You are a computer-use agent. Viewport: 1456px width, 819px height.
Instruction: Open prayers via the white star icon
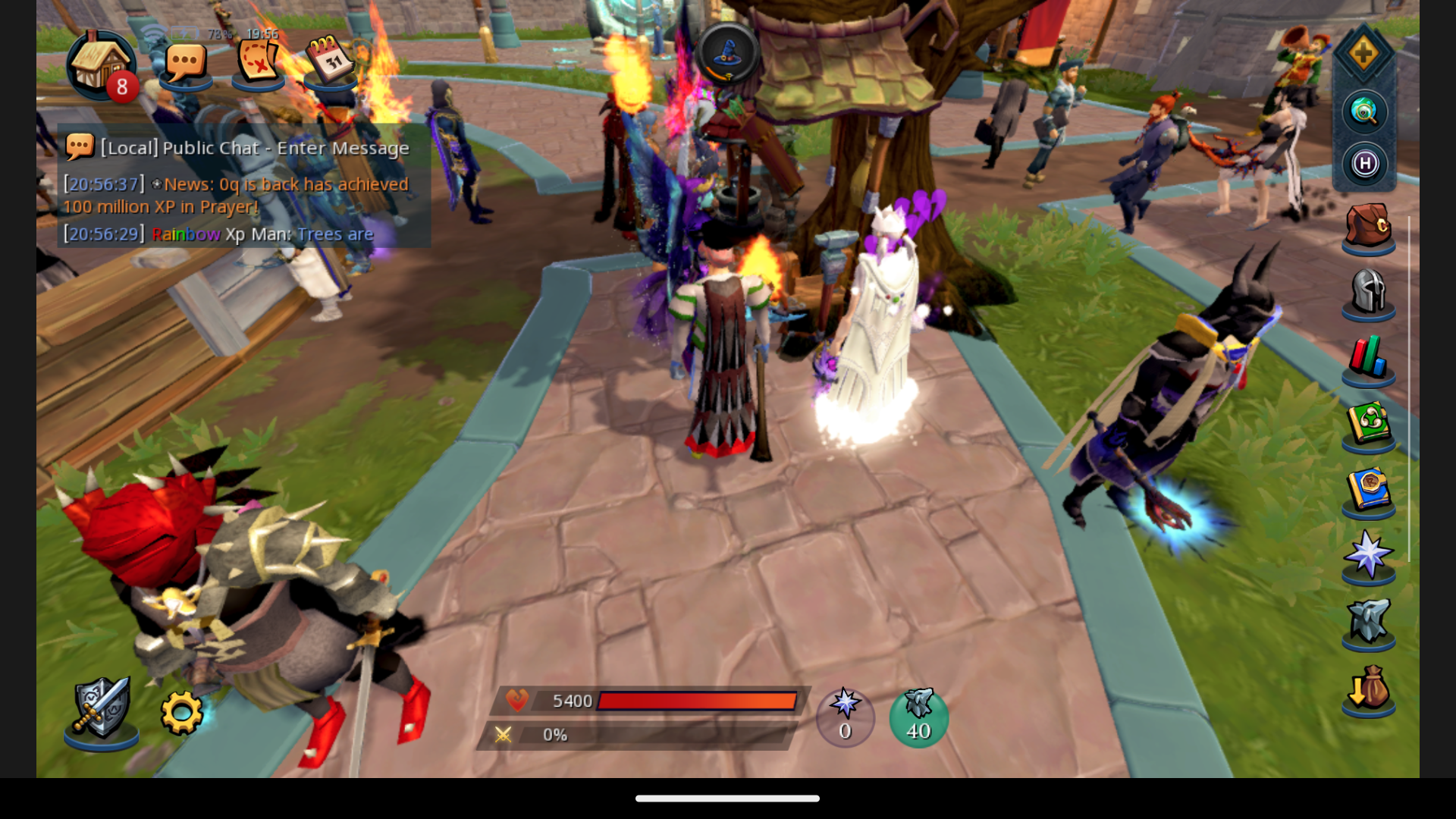click(1368, 556)
